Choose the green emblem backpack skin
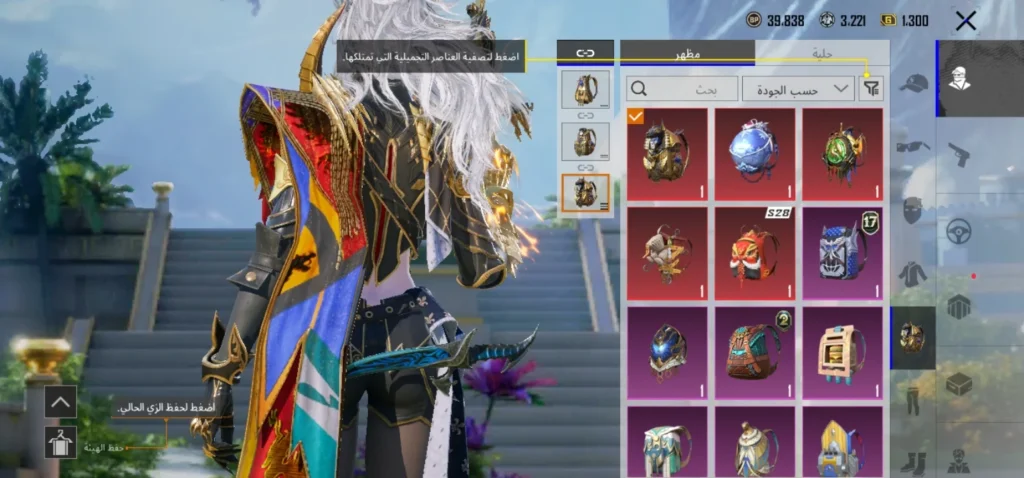Viewport: 1024px width, 478px height. coord(843,154)
